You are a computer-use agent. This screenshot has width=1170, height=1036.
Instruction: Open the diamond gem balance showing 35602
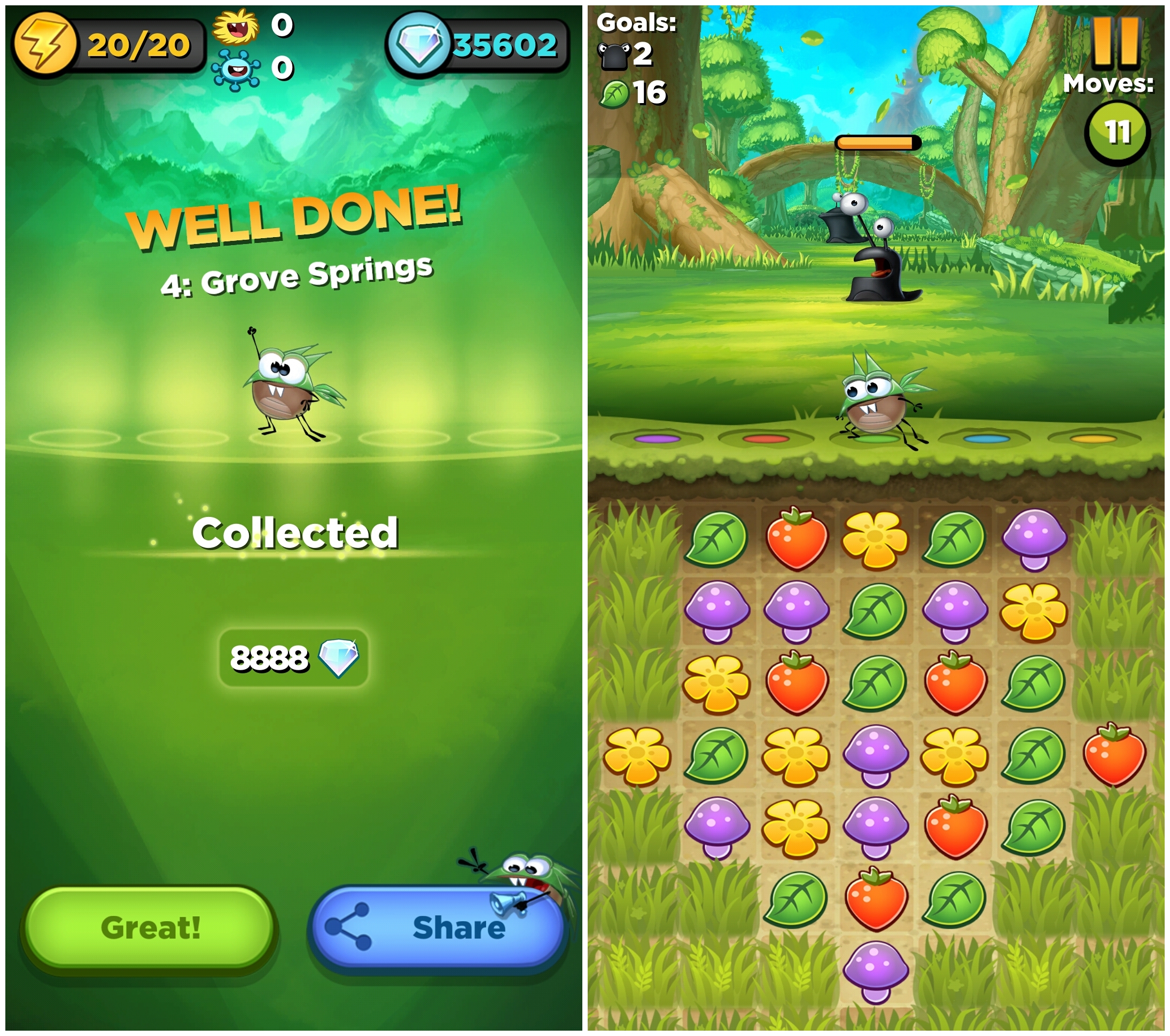click(x=478, y=45)
